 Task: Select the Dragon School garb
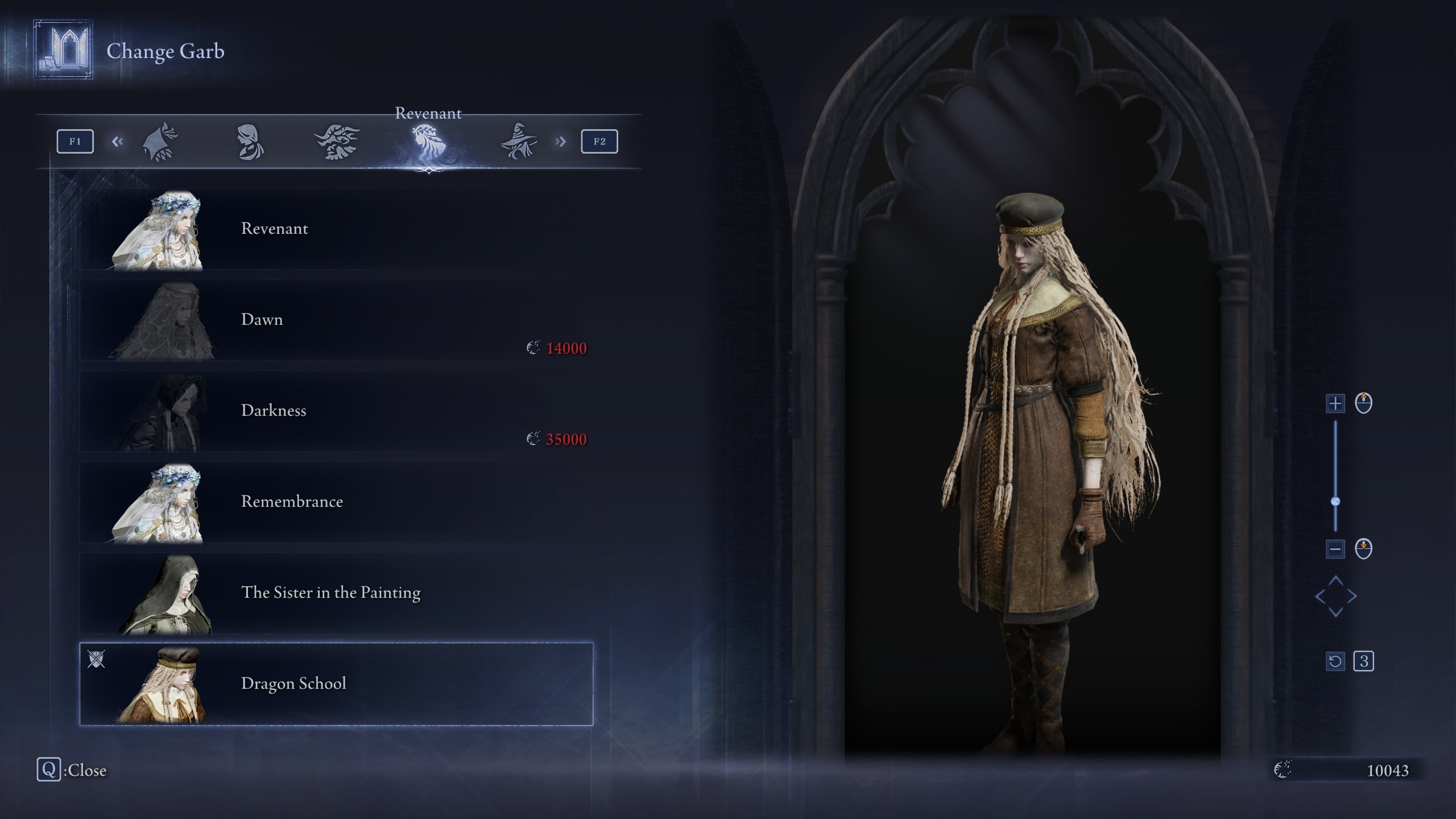click(x=336, y=684)
